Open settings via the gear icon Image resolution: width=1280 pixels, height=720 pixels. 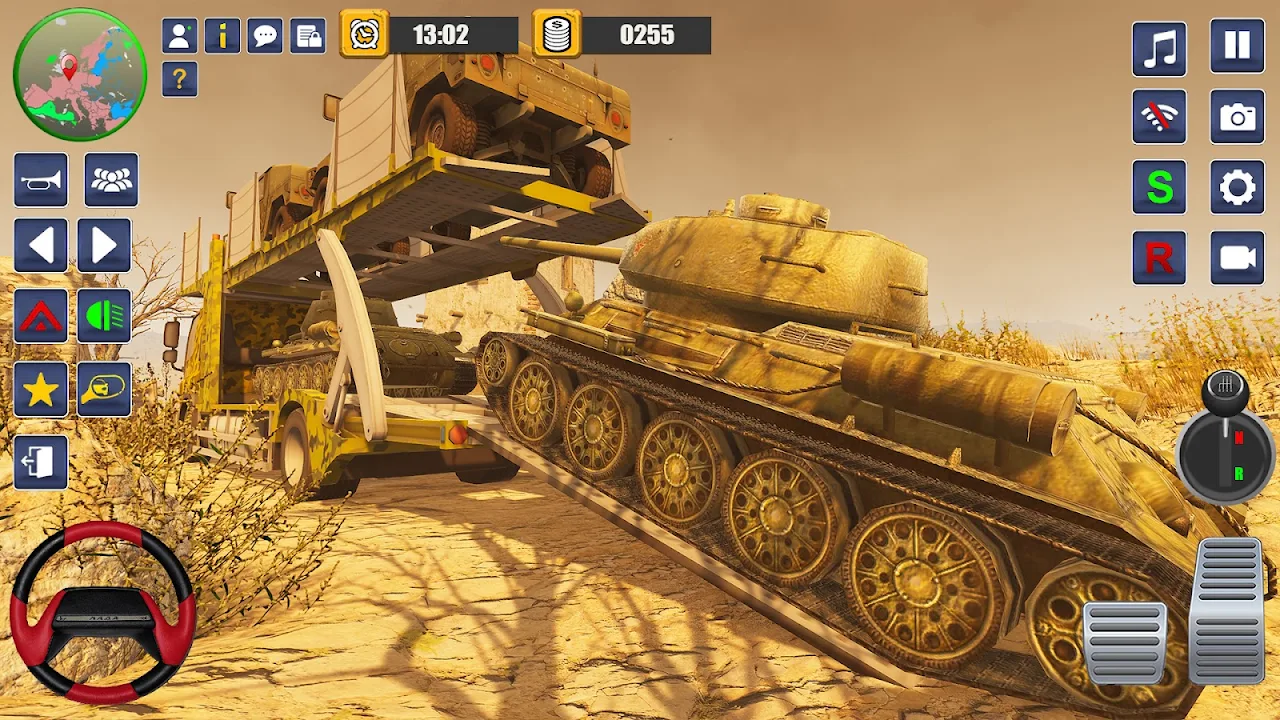coord(1237,187)
